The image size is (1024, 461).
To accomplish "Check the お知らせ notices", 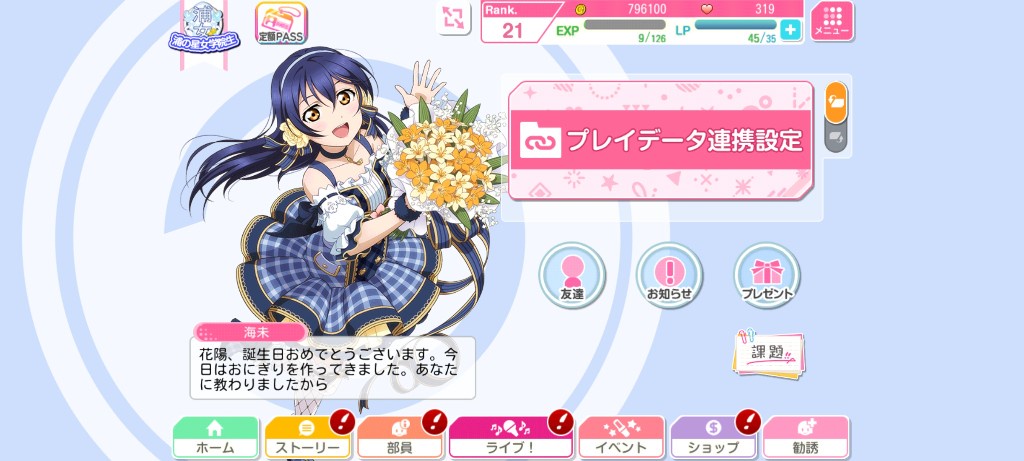I will tap(669, 275).
